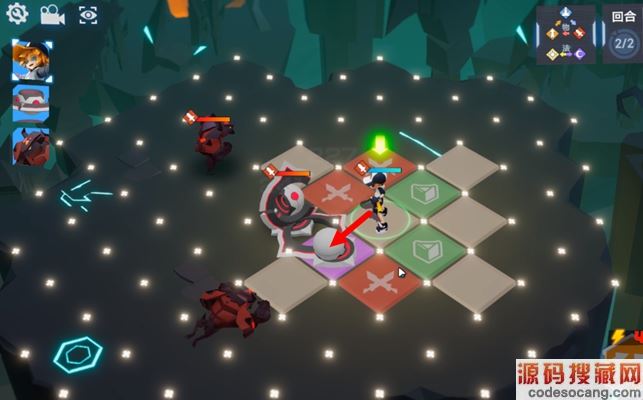Select the orange-haired hero portrait
This screenshot has height=400, width=643.
(32, 61)
